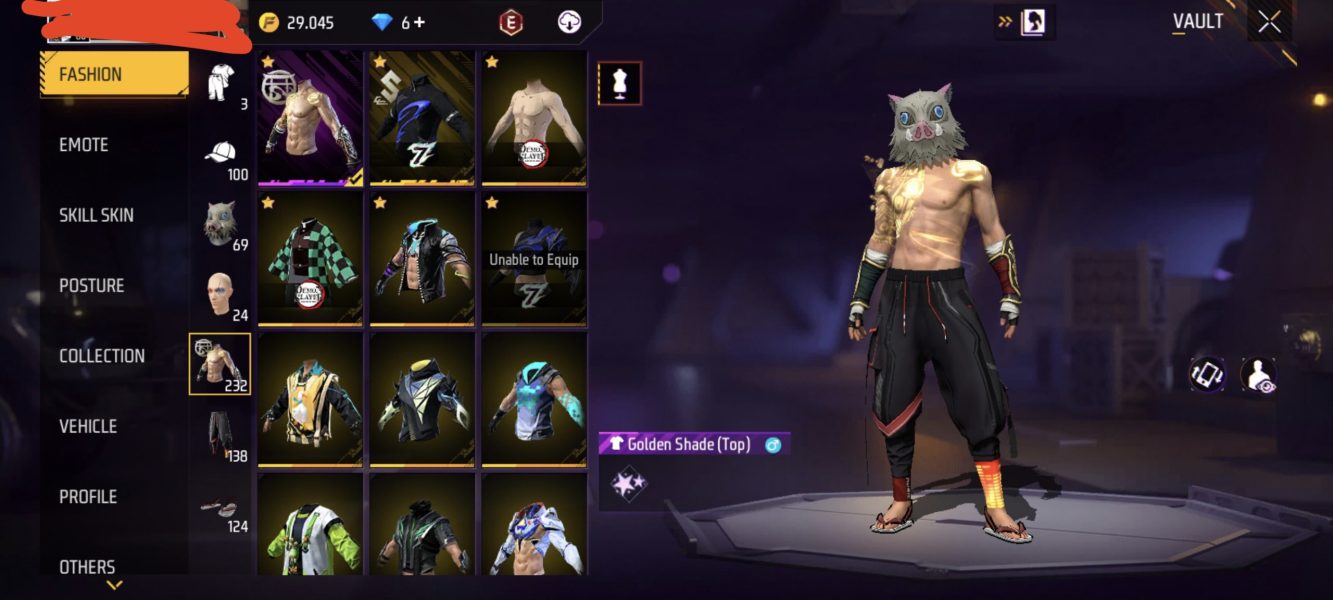1333x600 pixels.
Task: Choose the boar mask subcategory
Action: tap(220, 223)
